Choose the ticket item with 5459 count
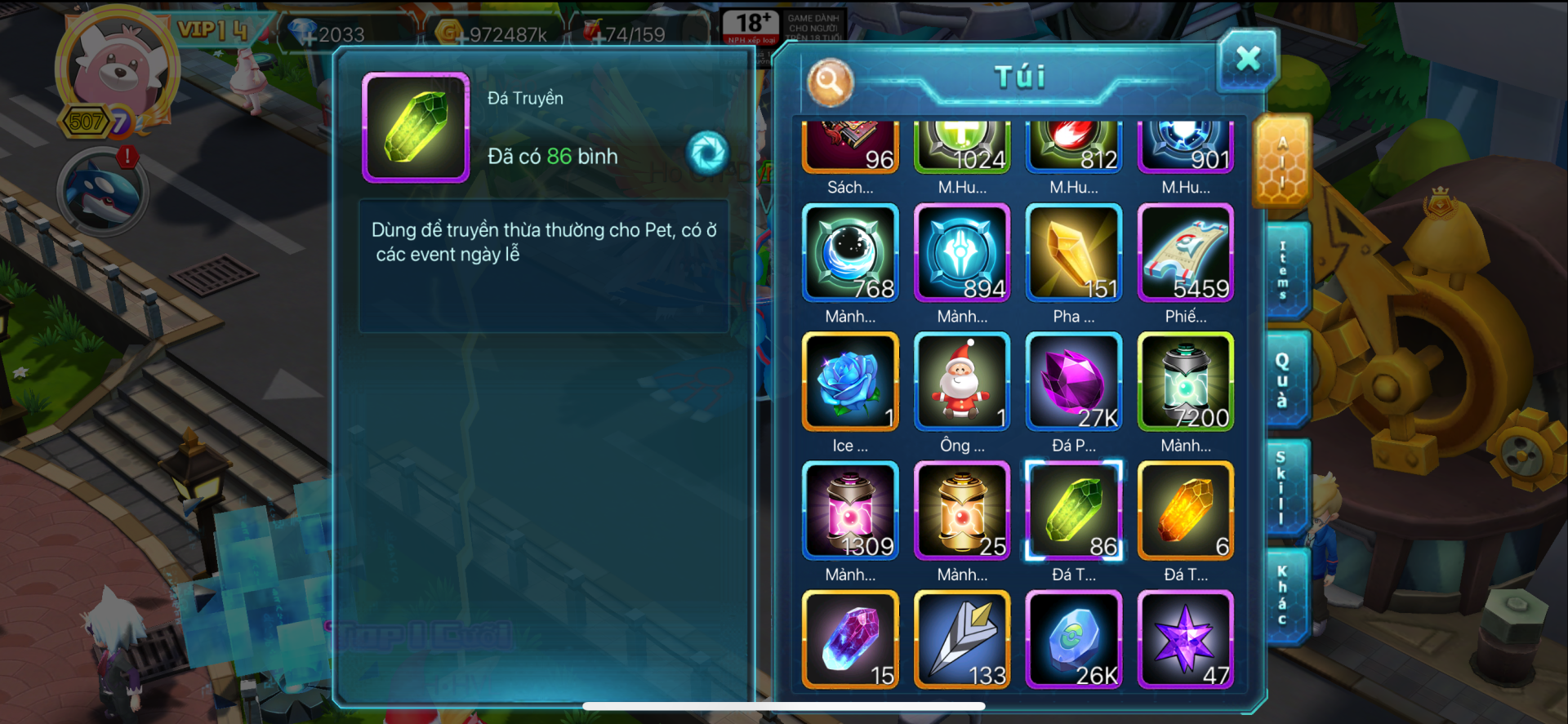The width and height of the screenshot is (1568, 724). tap(1185, 253)
